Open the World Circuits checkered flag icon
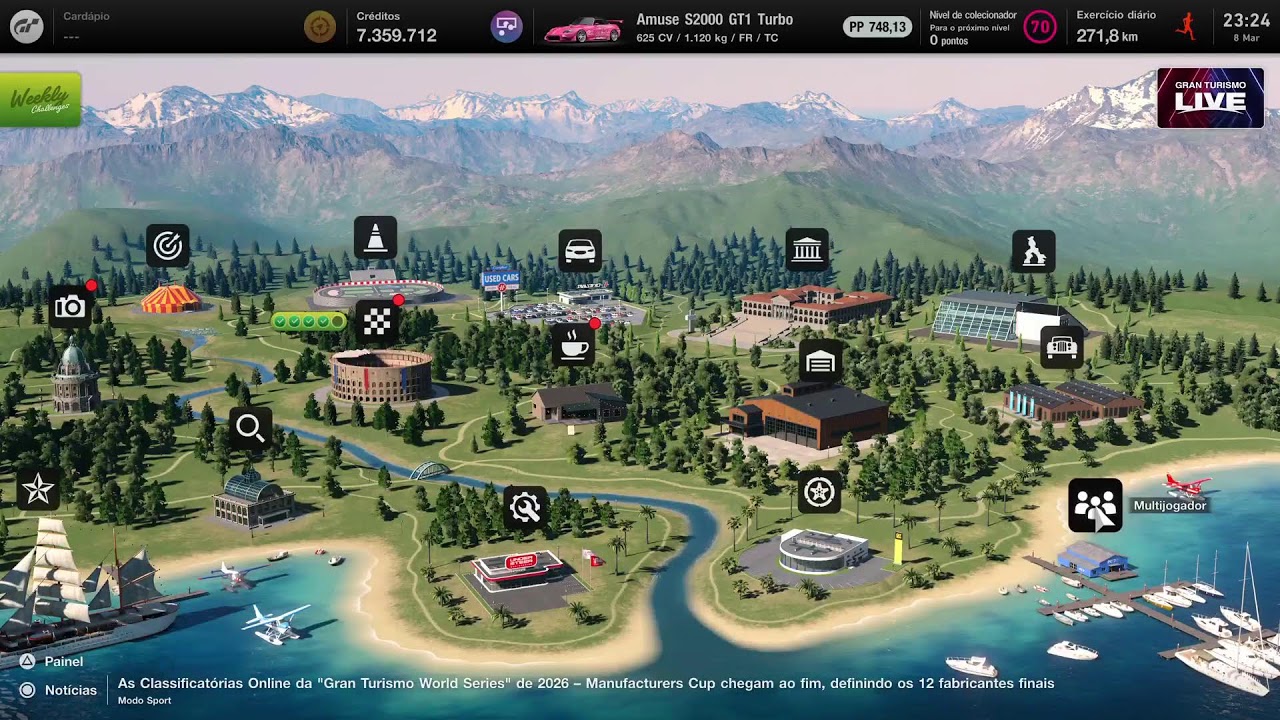This screenshot has height=720, width=1280. pos(377,321)
